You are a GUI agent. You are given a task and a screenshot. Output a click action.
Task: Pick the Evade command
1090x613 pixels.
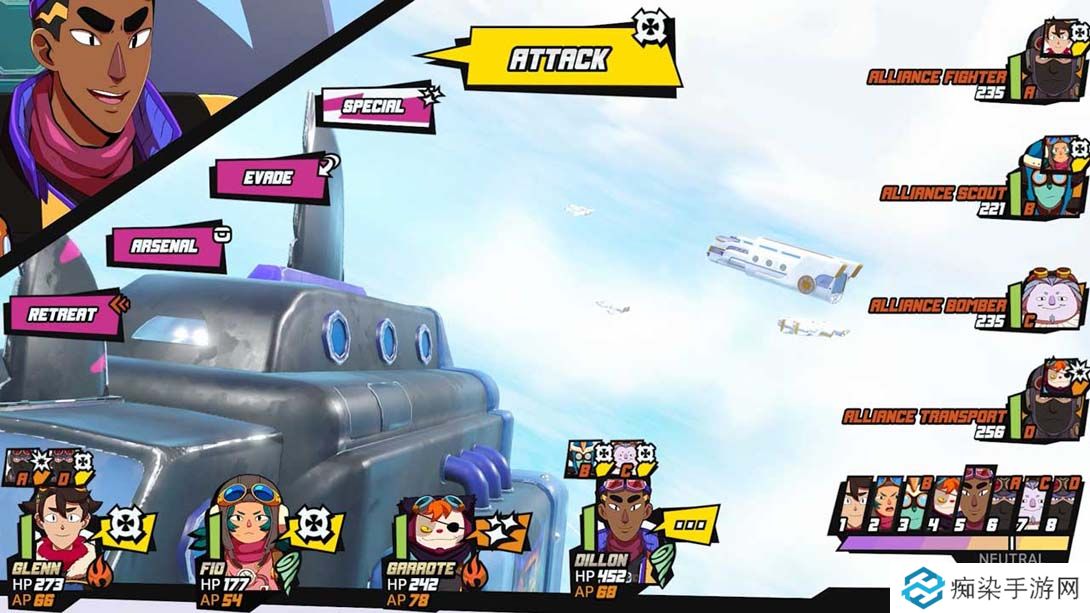pos(268,179)
